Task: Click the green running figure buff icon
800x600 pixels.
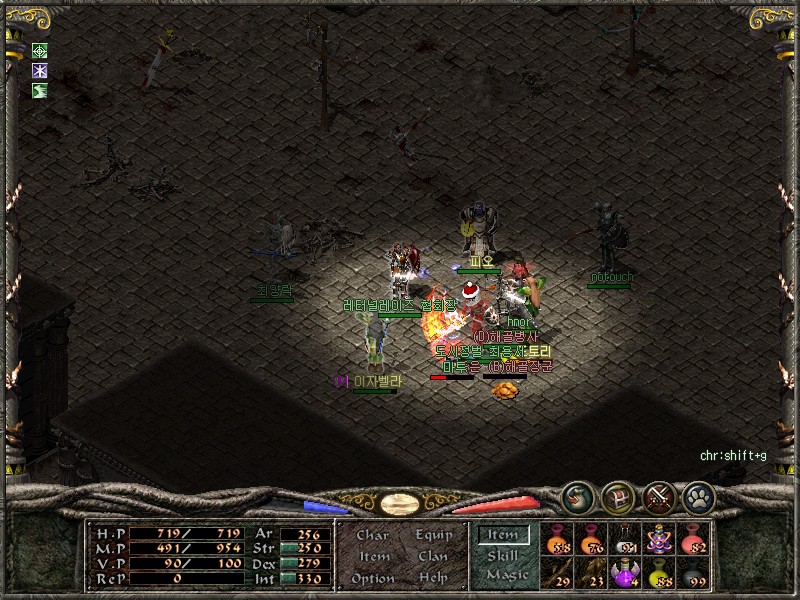Action: [40, 91]
